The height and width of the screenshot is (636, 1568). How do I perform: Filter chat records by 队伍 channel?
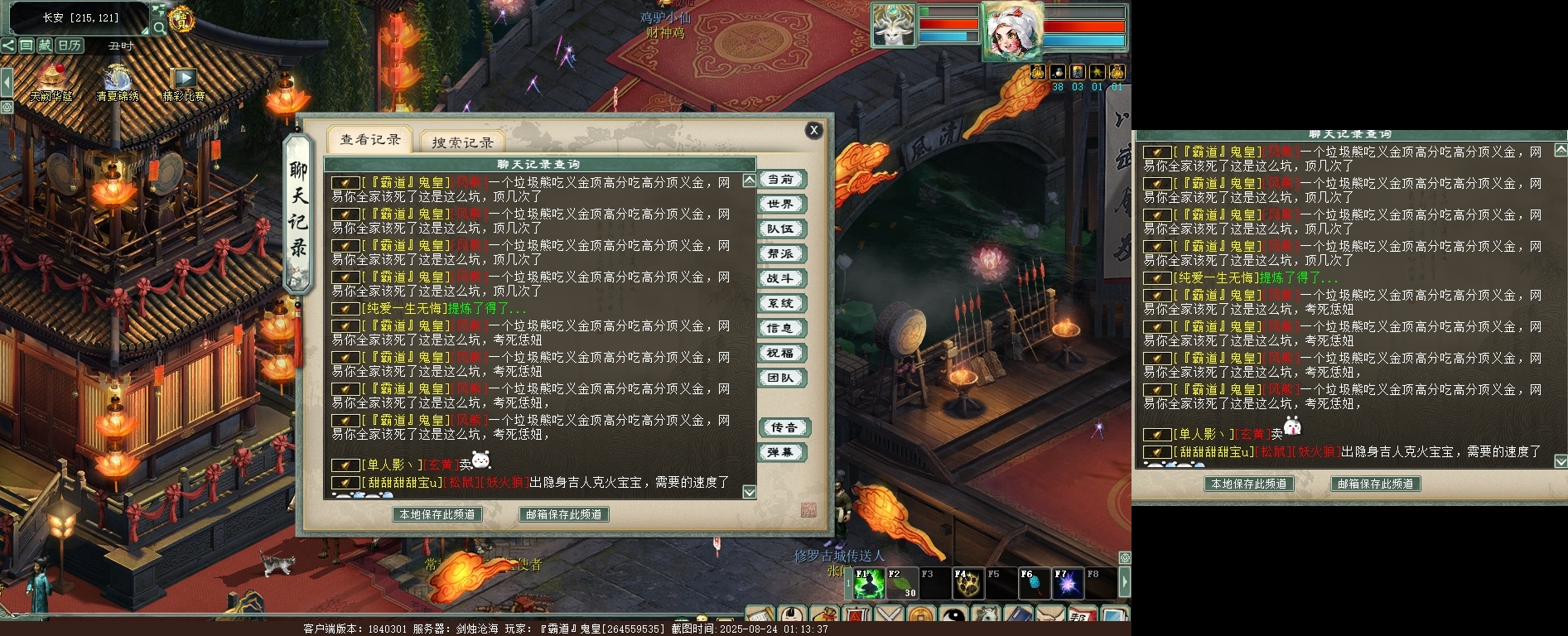[780, 229]
